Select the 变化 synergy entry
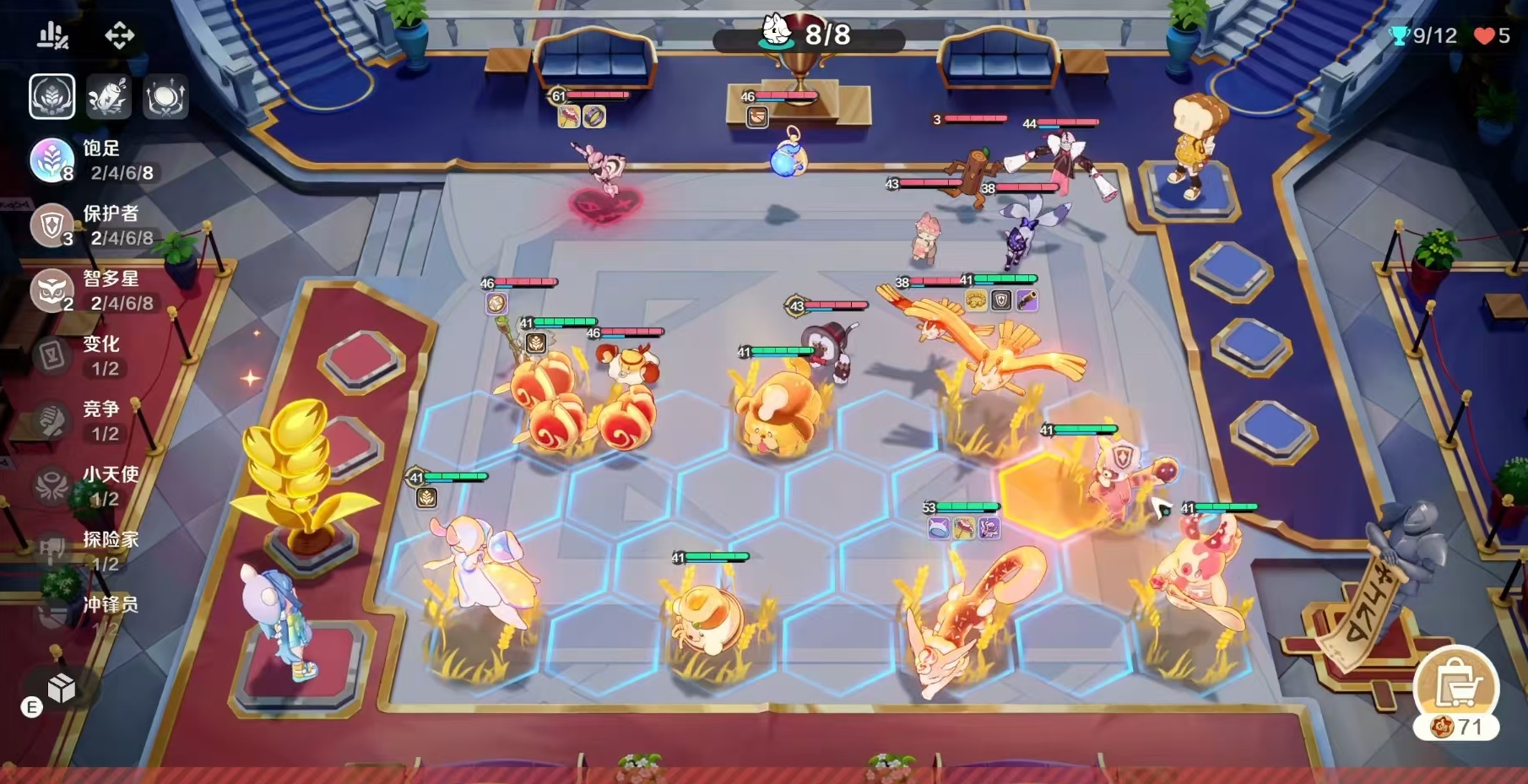The width and height of the screenshot is (1528, 784). 84,355
